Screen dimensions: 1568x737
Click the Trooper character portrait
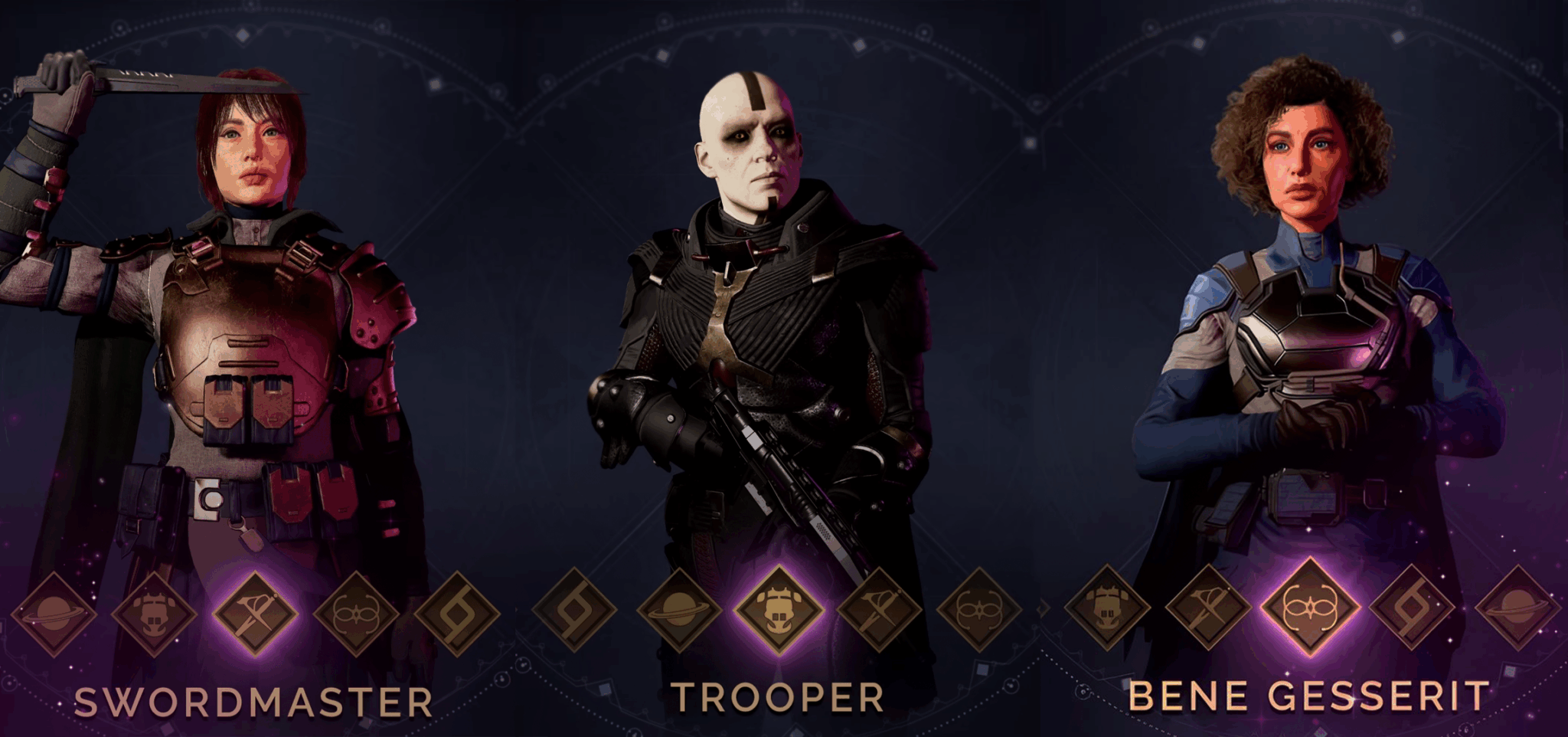click(x=766, y=306)
